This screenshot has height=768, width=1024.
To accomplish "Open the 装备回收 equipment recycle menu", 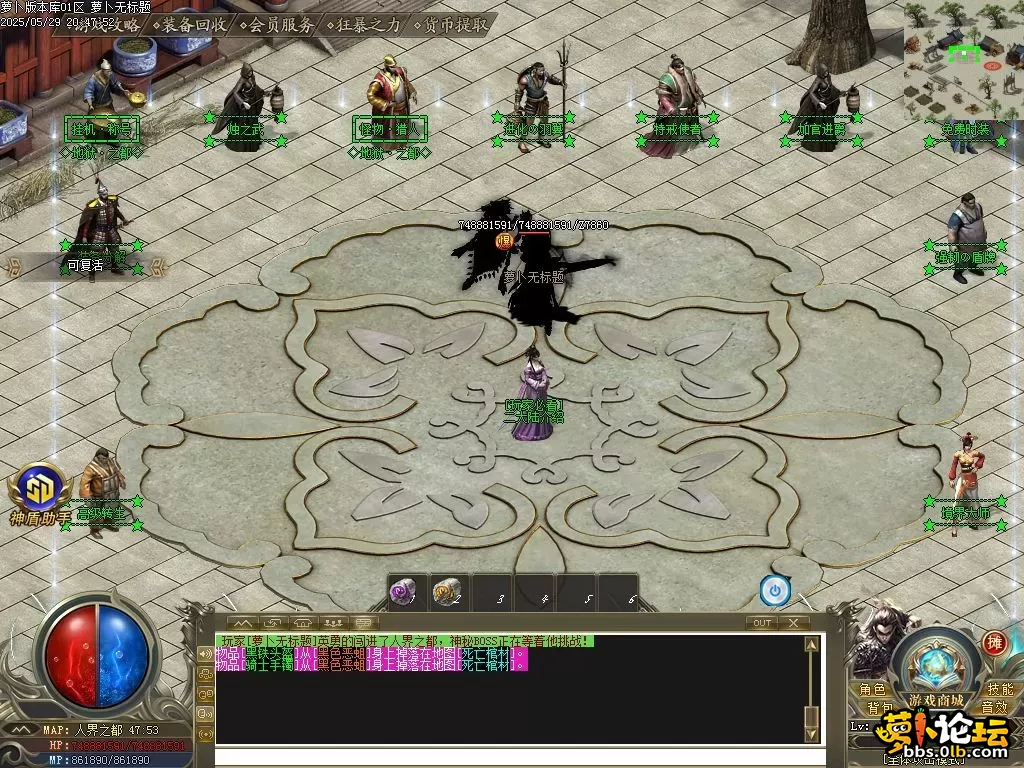I will [x=192, y=24].
